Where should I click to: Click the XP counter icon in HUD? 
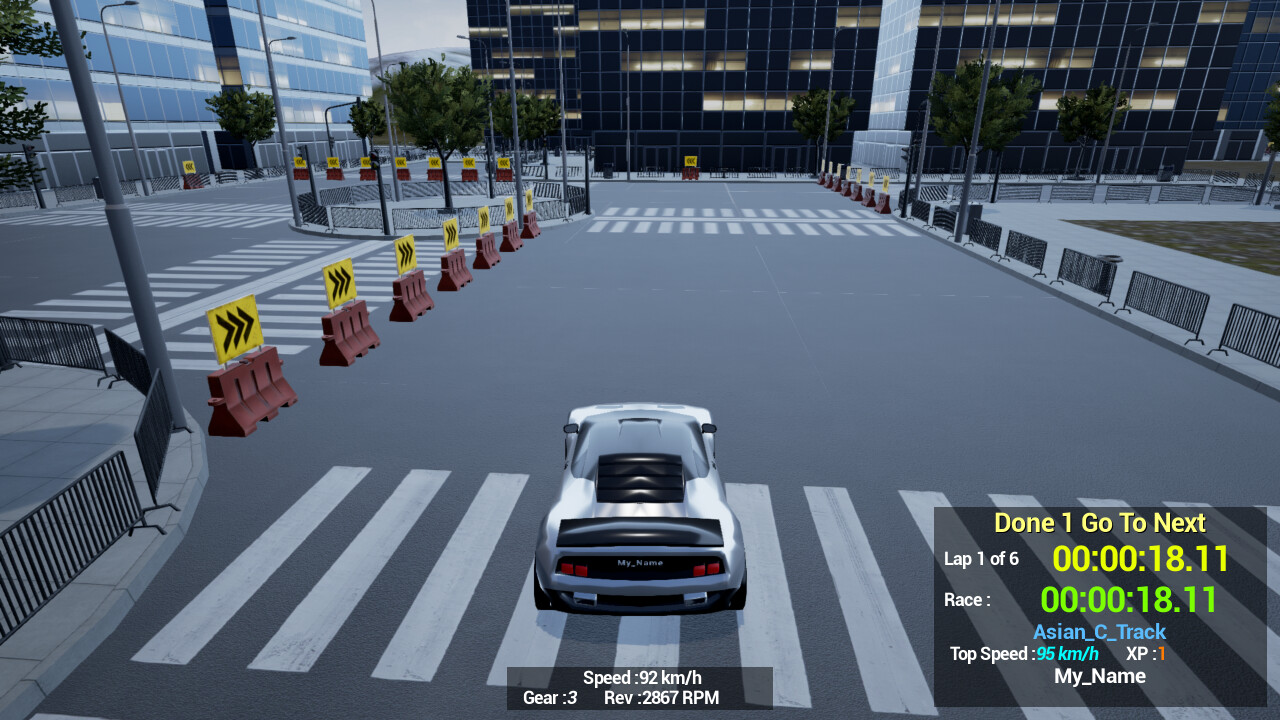click(x=1160, y=654)
